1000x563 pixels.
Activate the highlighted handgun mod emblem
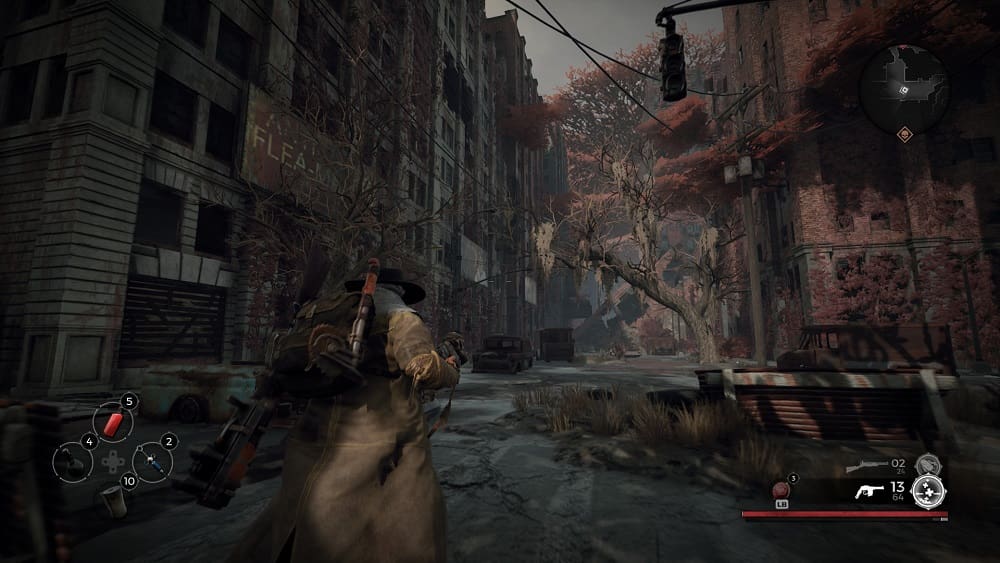928,490
